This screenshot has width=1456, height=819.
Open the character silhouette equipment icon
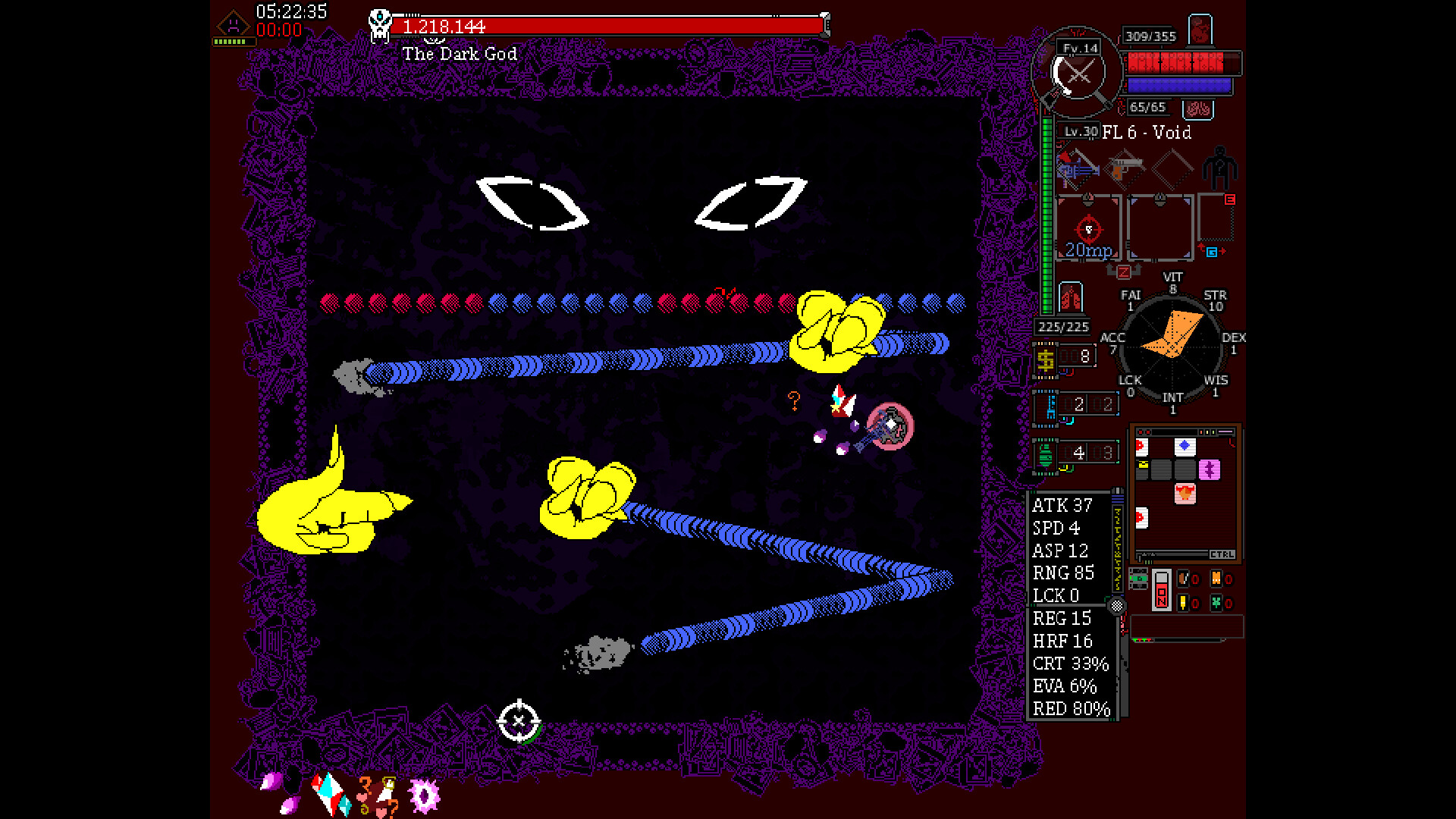(1219, 168)
